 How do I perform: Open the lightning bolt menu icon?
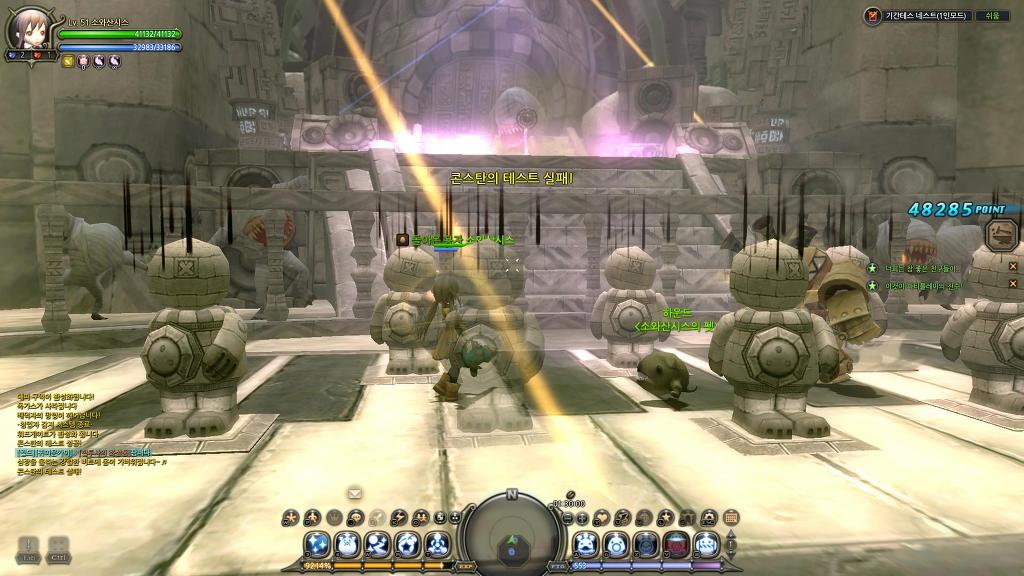(399, 517)
